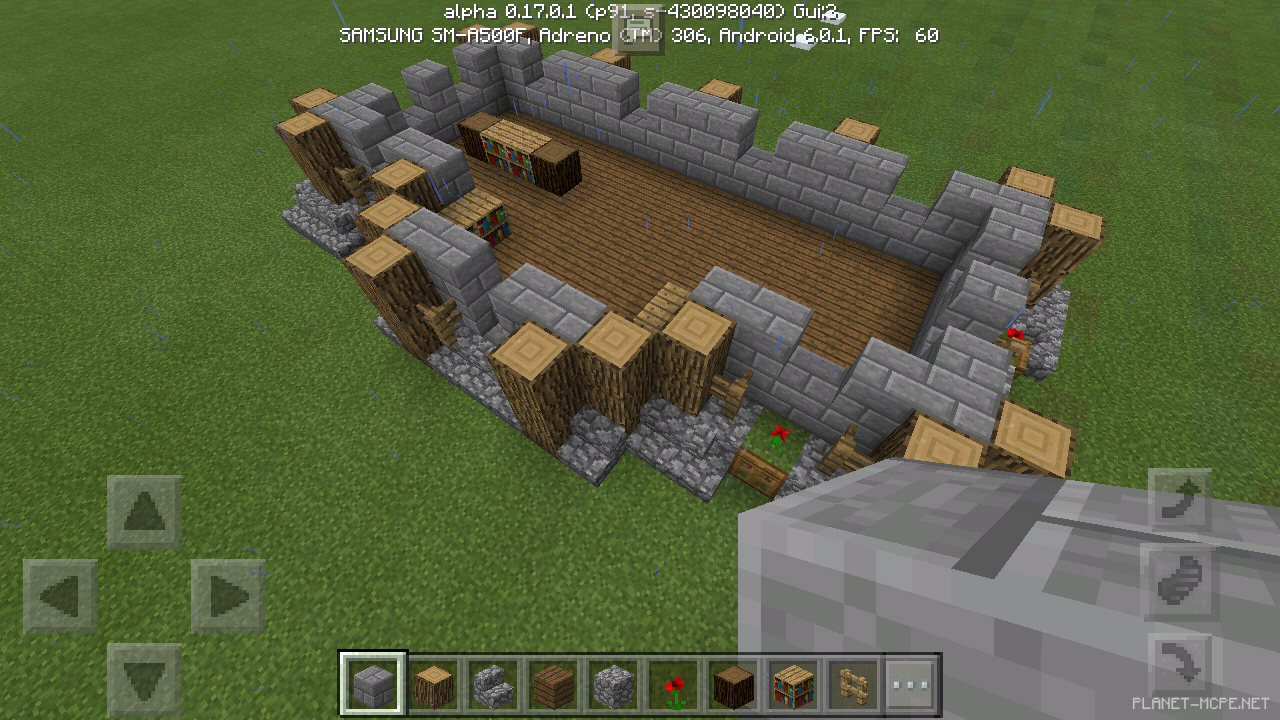
Task: Select the stone bricks hotbar slot
Action: (373, 682)
